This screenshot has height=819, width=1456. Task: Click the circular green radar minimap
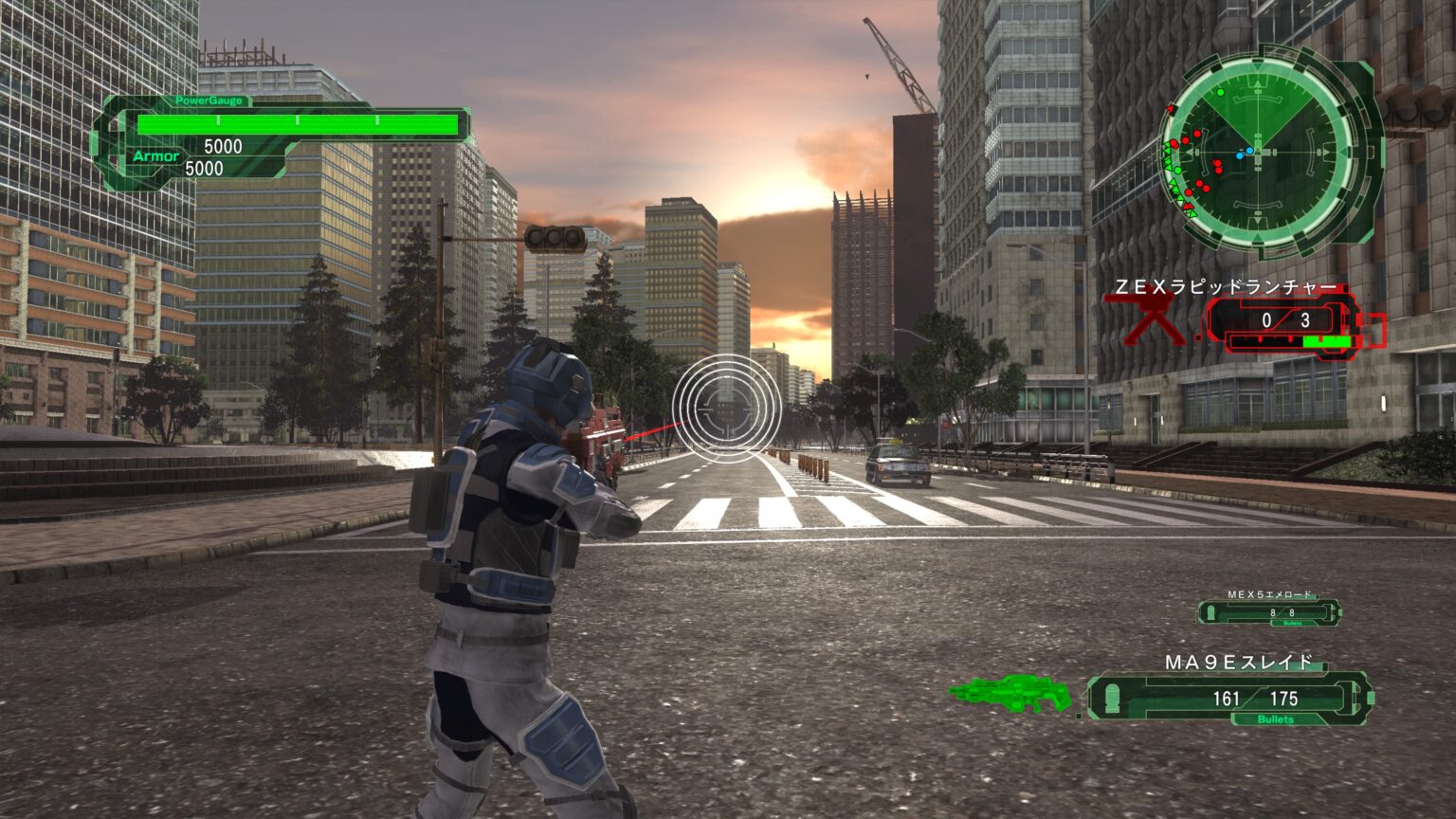click(1258, 152)
